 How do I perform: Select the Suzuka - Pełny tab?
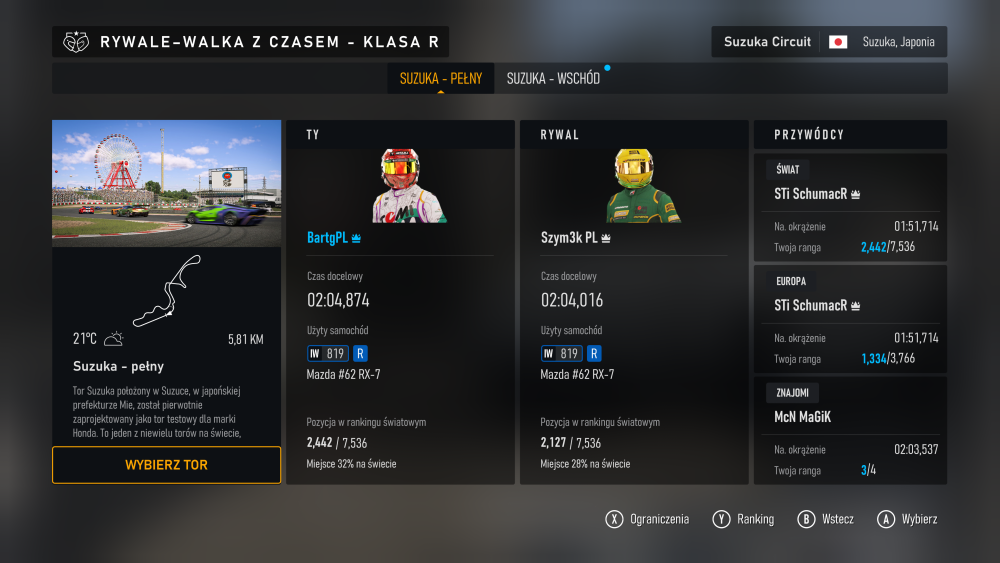pos(441,78)
